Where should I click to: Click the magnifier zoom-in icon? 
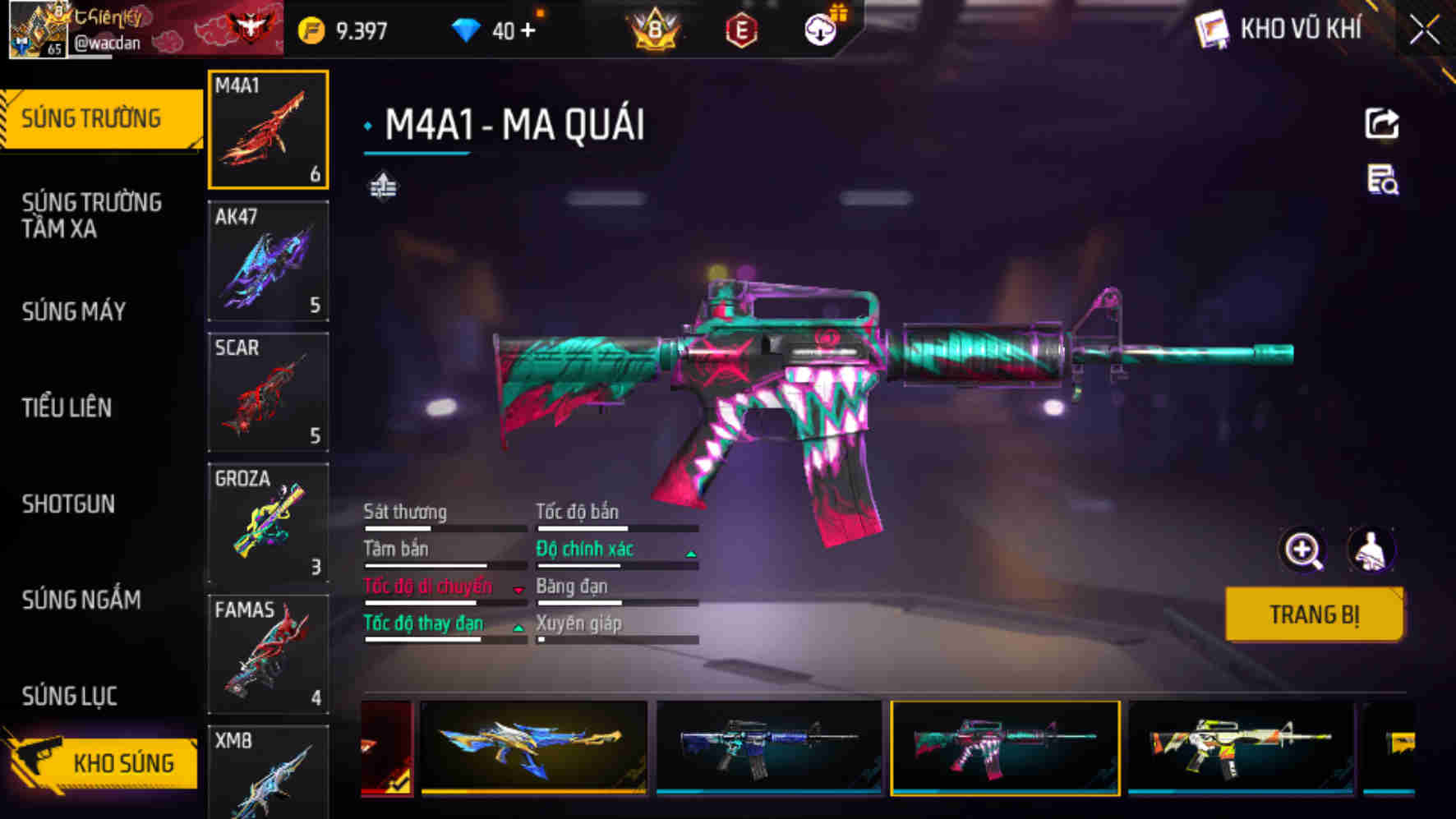tap(1303, 550)
